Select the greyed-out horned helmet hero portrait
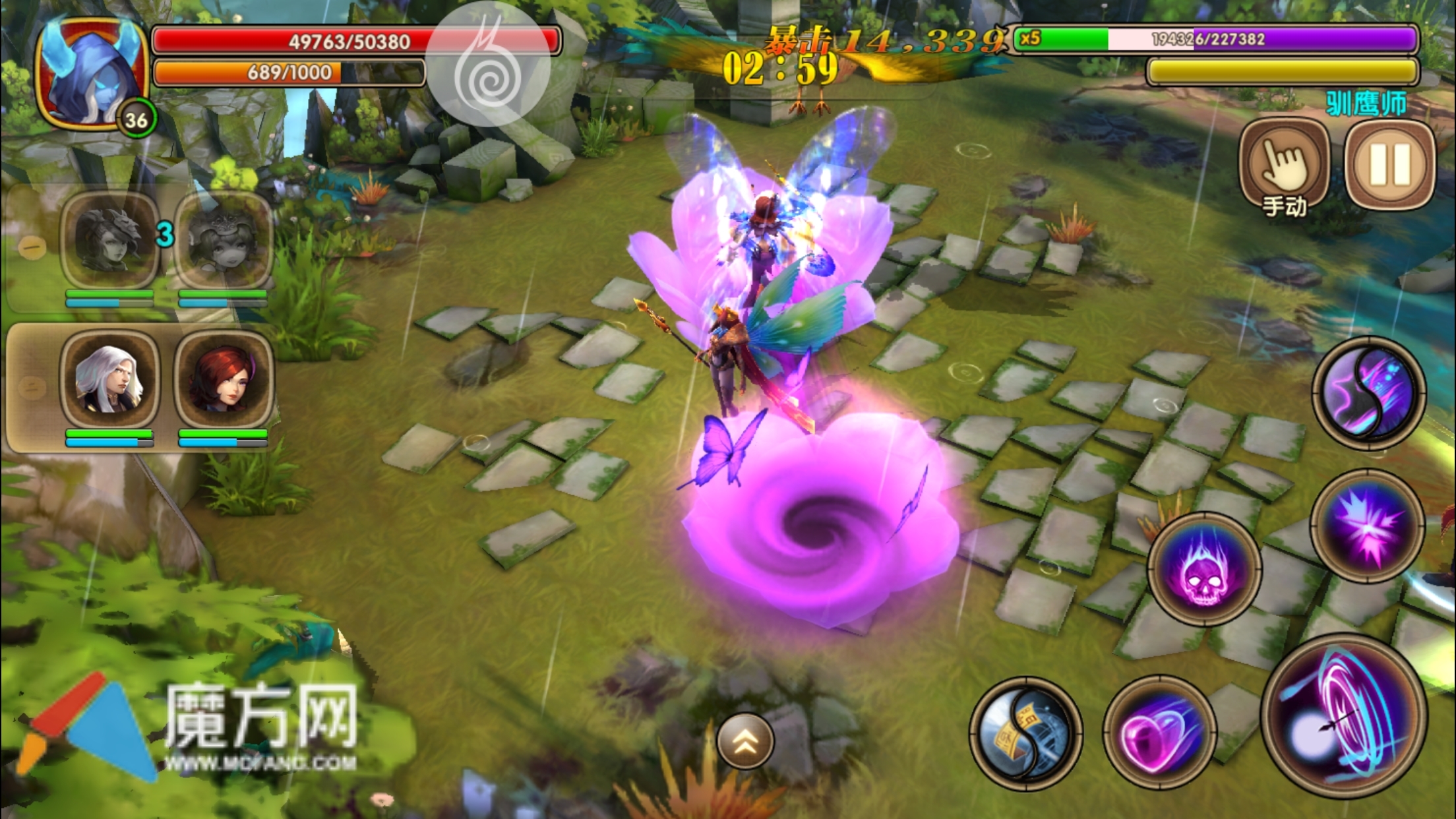The image size is (1456, 819). [x=109, y=240]
